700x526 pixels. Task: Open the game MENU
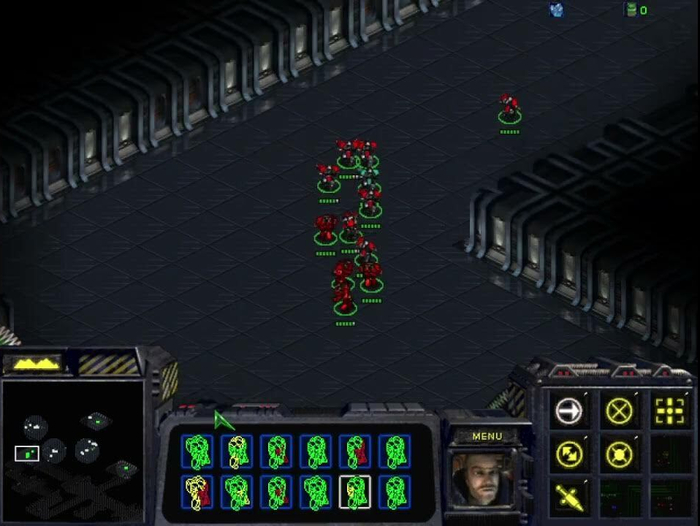487,436
